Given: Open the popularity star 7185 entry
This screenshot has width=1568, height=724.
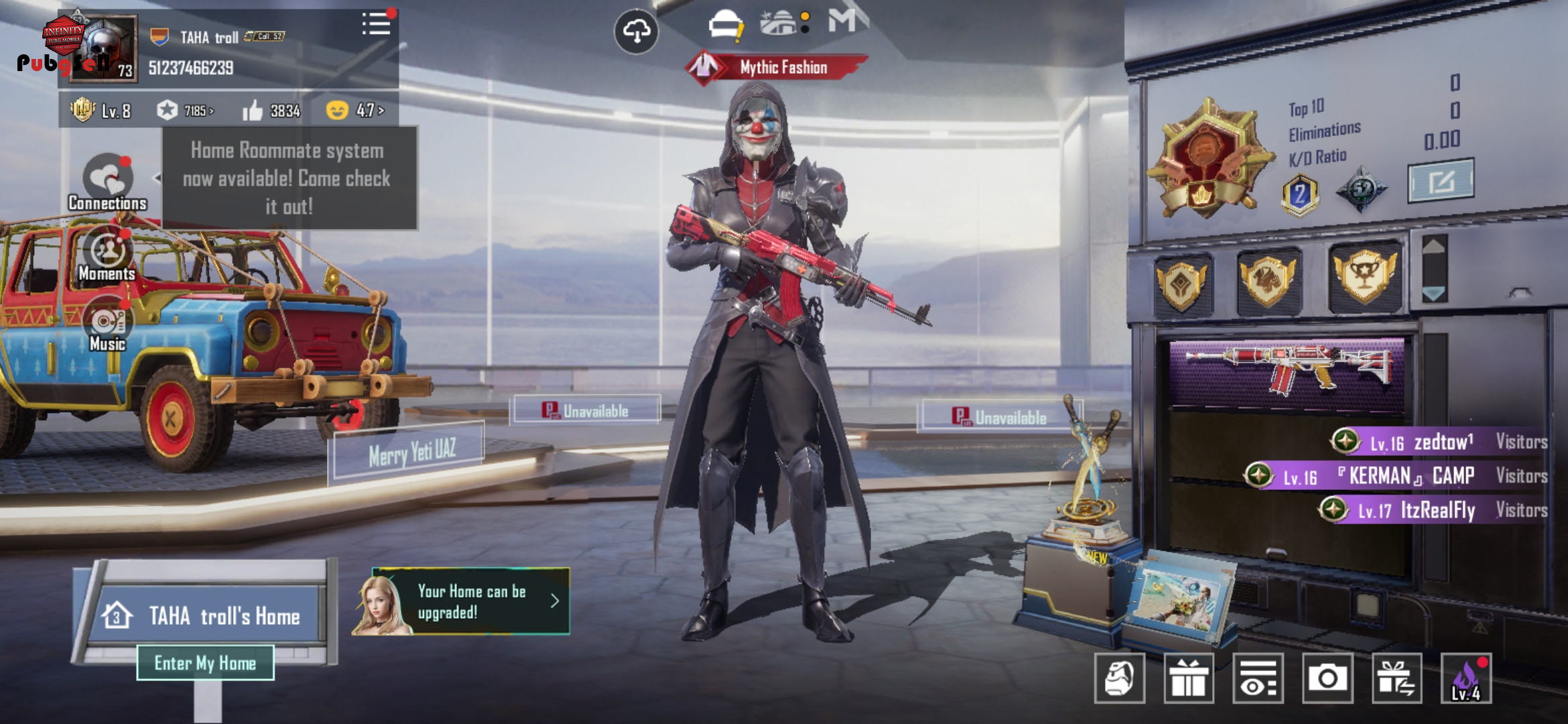Looking at the screenshot, I should (185, 111).
